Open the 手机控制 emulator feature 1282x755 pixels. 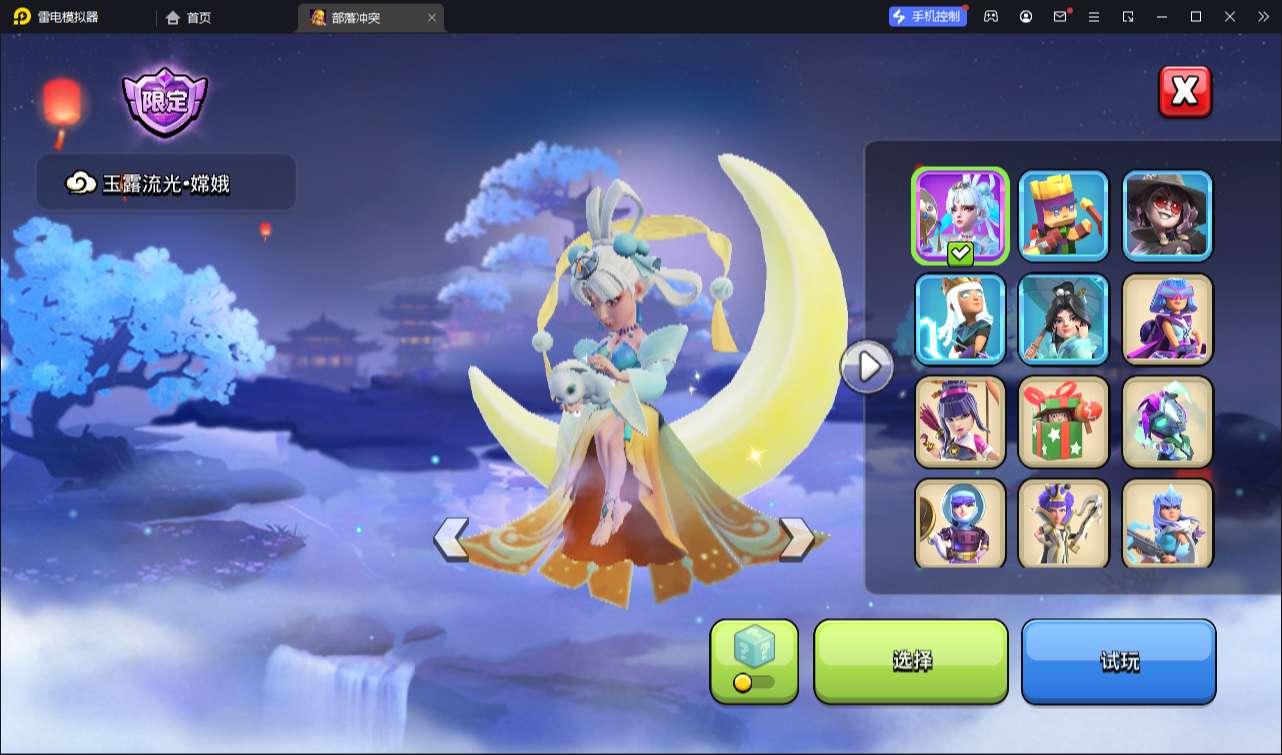click(x=927, y=16)
